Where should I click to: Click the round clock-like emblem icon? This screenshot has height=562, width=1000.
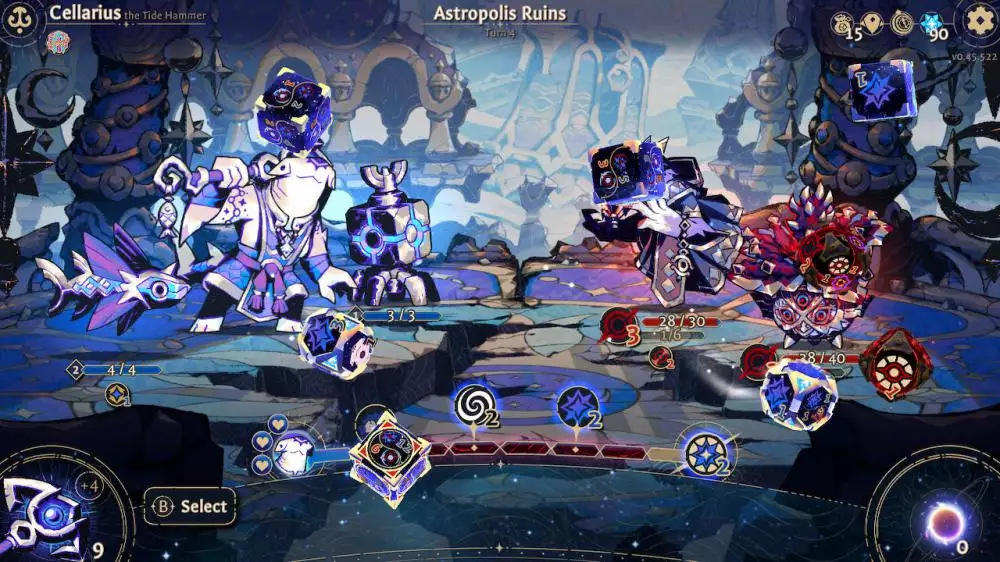click(x=902, y=22)
